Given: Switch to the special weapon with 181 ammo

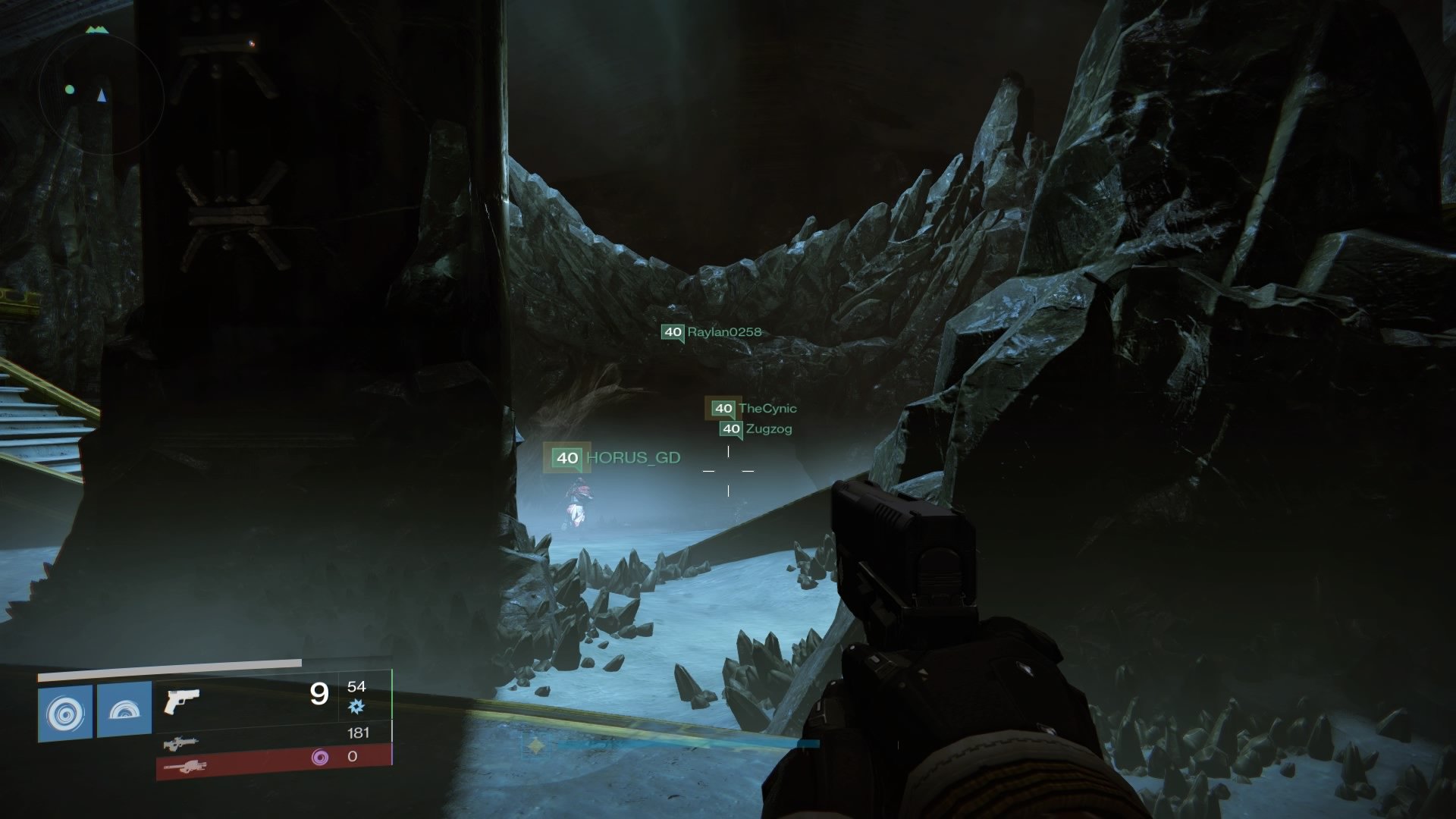Looking at the screenshot, I should coord(182,743).
